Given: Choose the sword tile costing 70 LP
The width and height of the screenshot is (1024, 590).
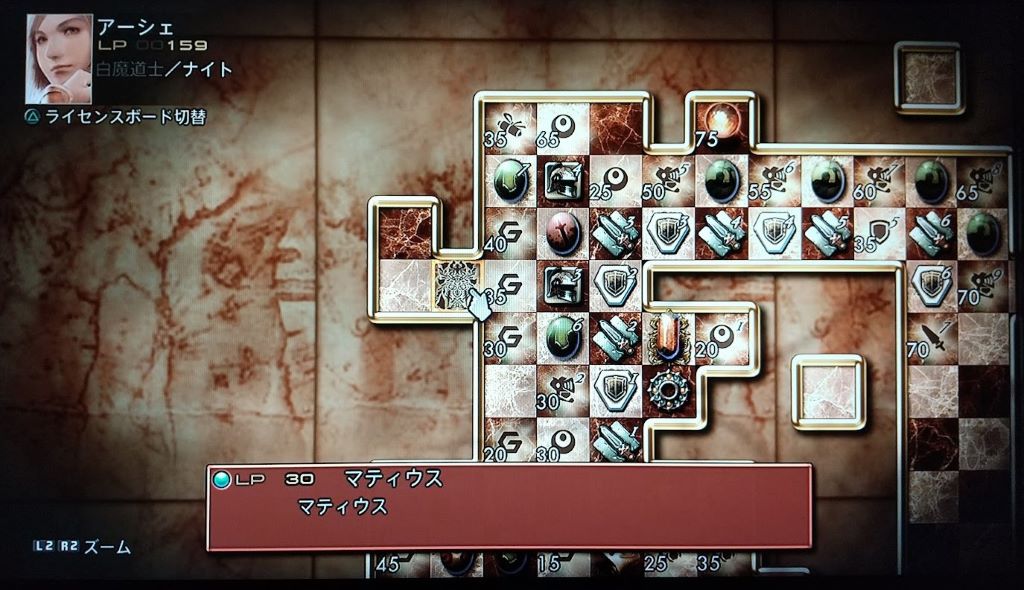Looking at the screenshot, I should [931, 339].
